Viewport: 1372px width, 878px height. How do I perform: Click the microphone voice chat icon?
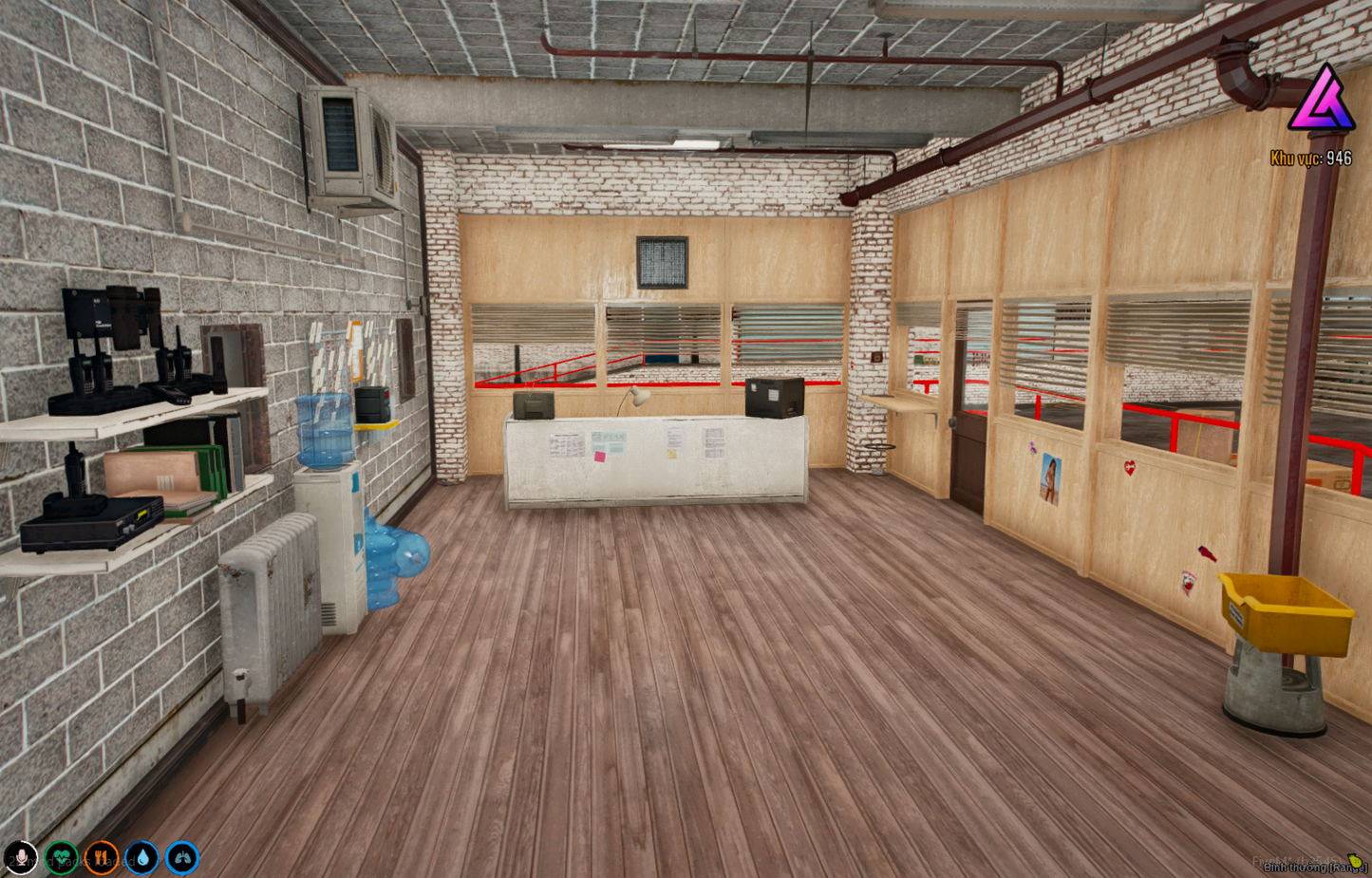(x=21, y=857)
